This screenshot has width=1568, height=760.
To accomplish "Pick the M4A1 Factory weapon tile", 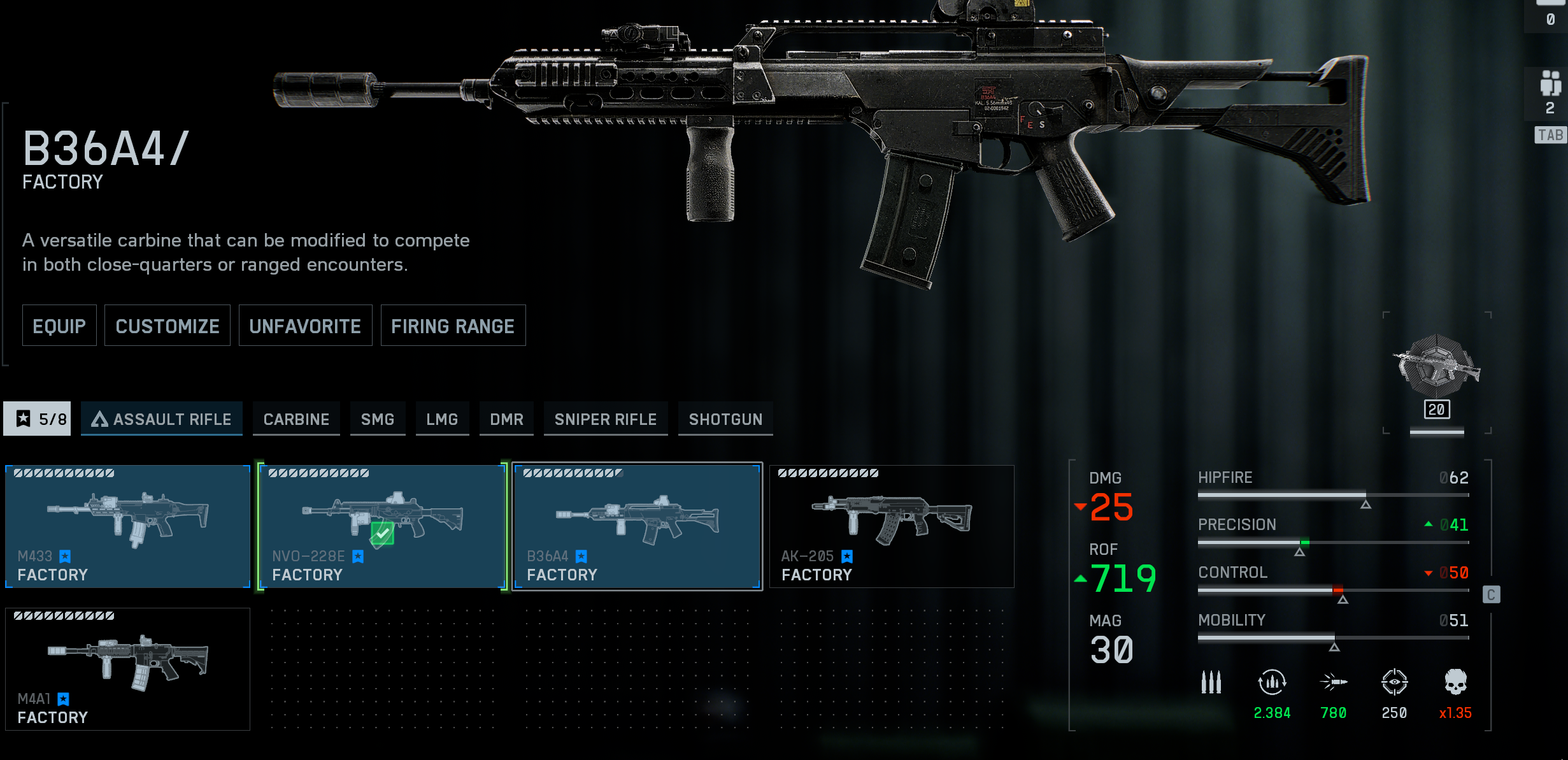I will [x=127, y=669].
